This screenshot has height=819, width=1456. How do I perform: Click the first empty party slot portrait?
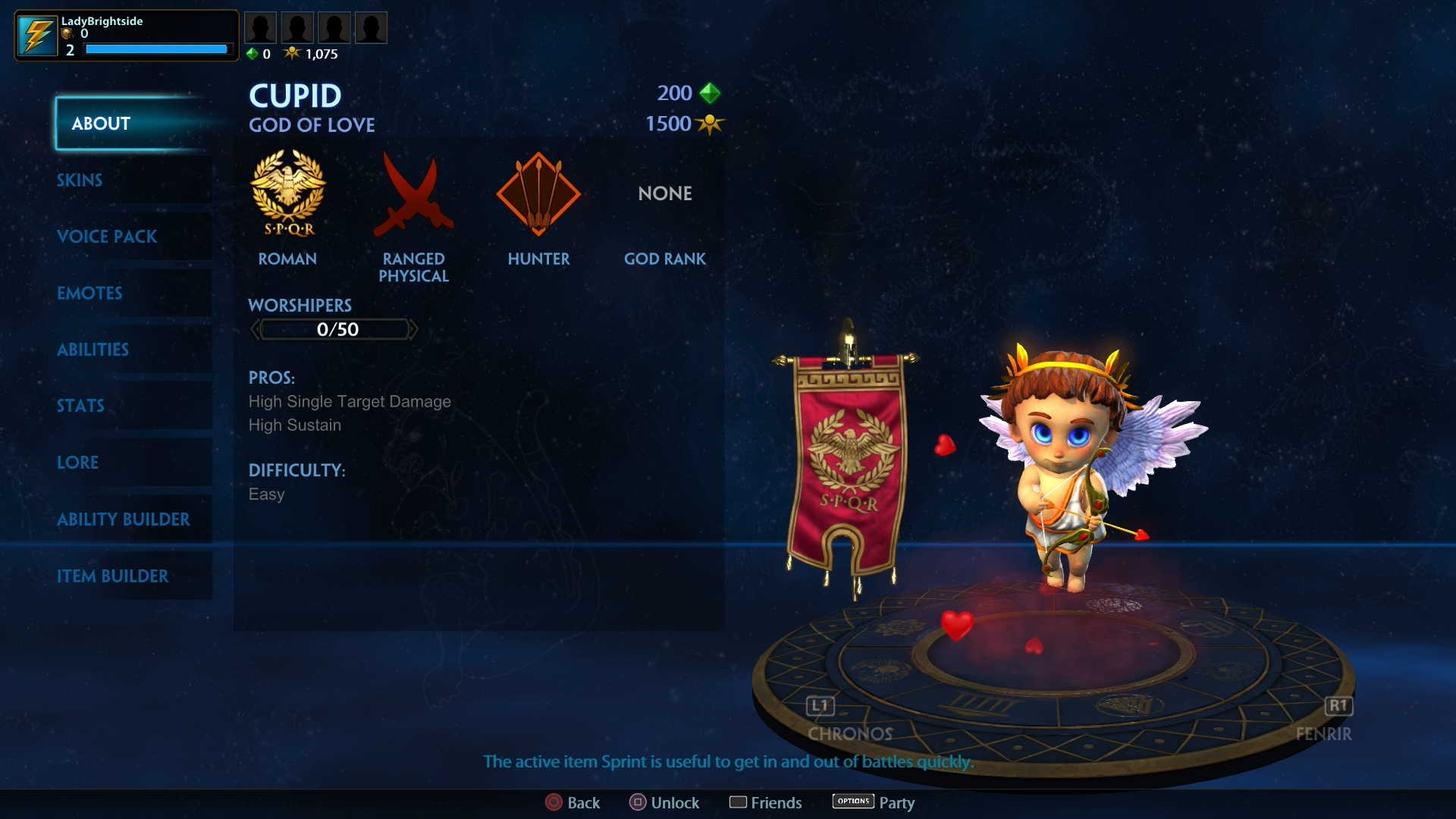(261, 27)
